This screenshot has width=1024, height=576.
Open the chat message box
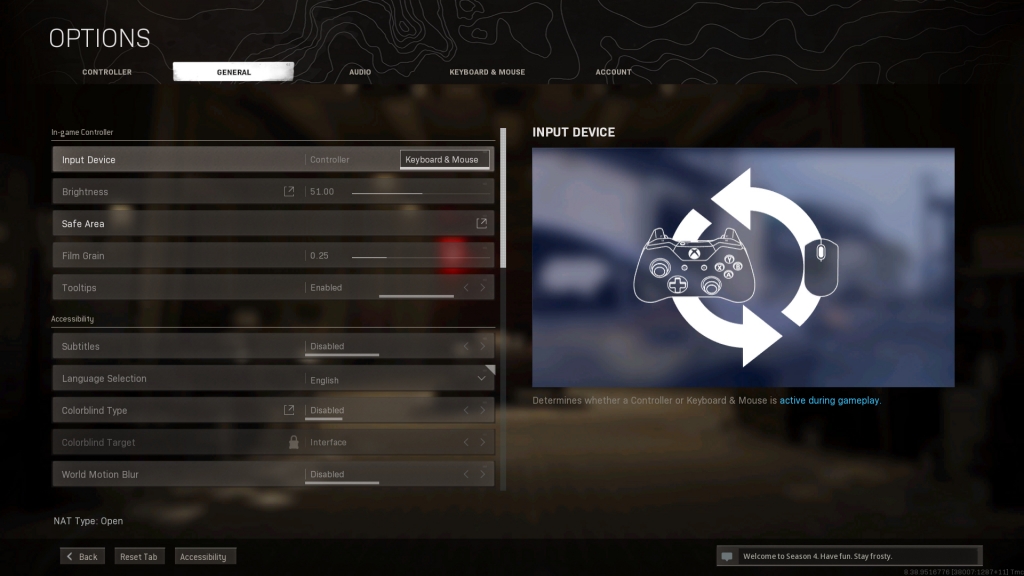848,556
